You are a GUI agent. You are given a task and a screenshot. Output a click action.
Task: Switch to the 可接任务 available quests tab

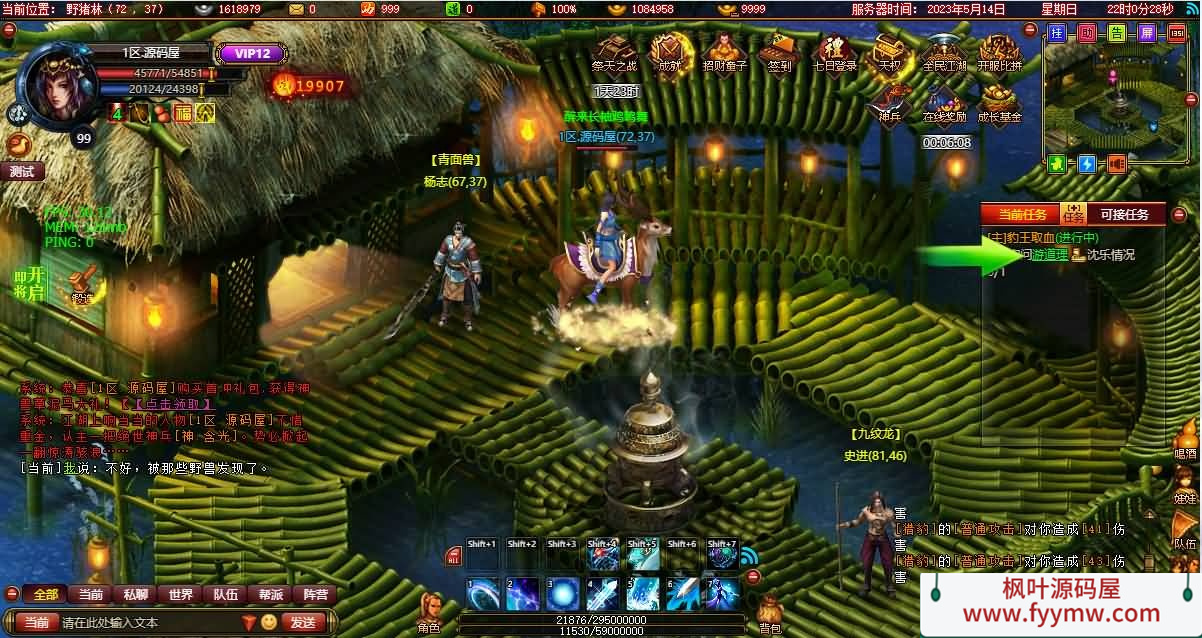click(x=1125, y=214)
